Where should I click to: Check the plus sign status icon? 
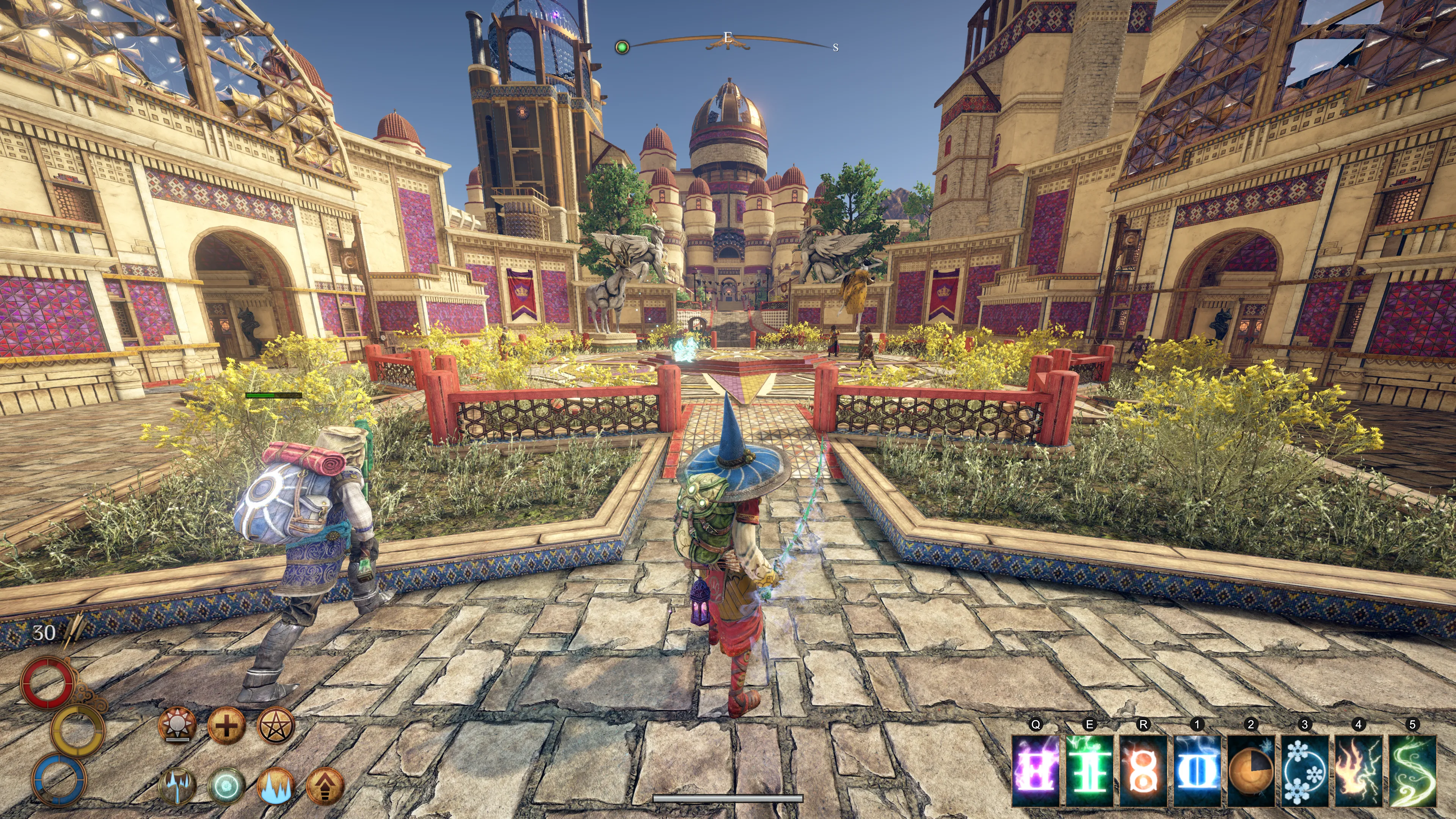(x=226, y=725)
